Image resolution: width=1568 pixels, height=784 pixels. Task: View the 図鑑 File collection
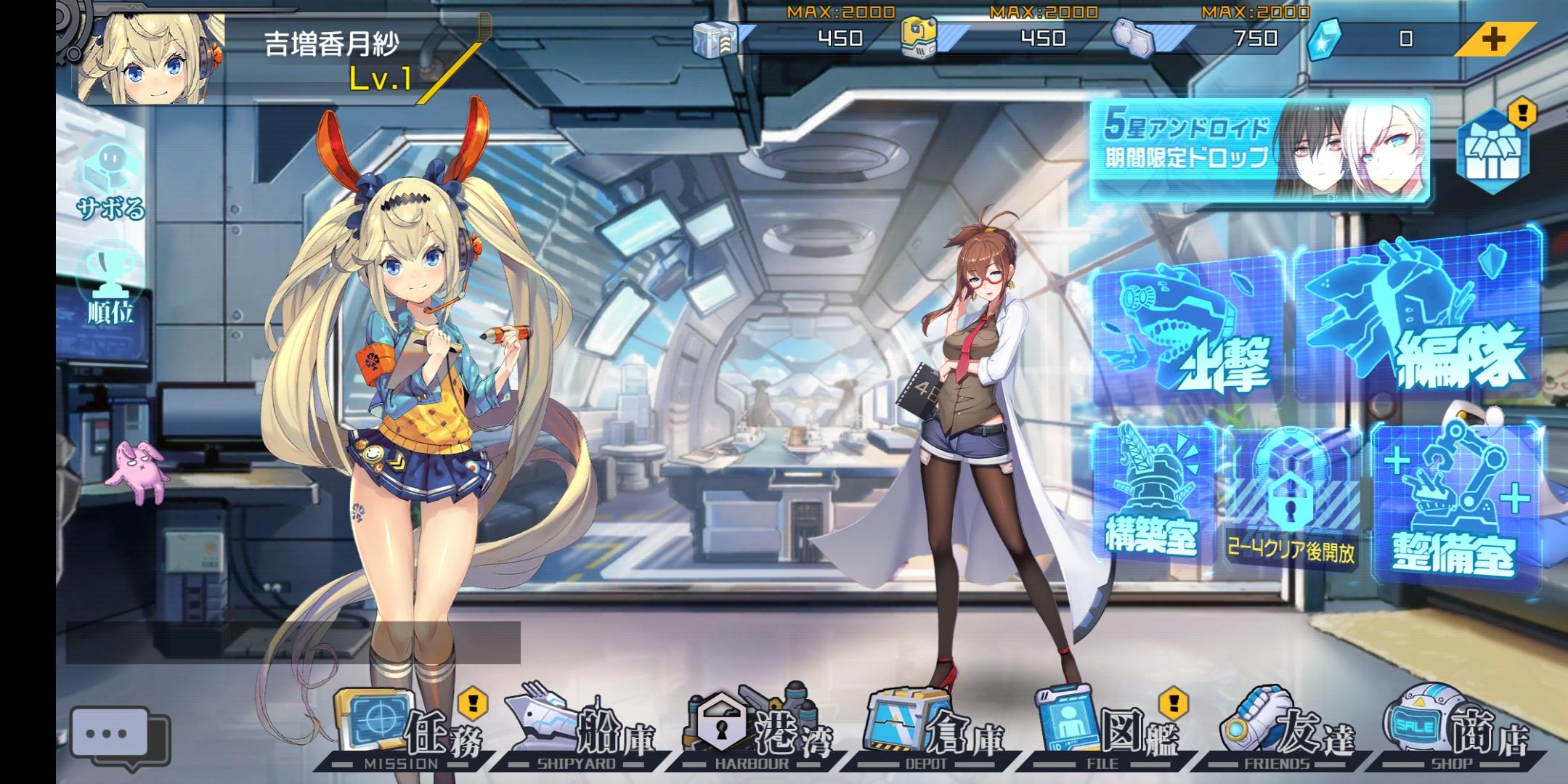click(1108, 730)
